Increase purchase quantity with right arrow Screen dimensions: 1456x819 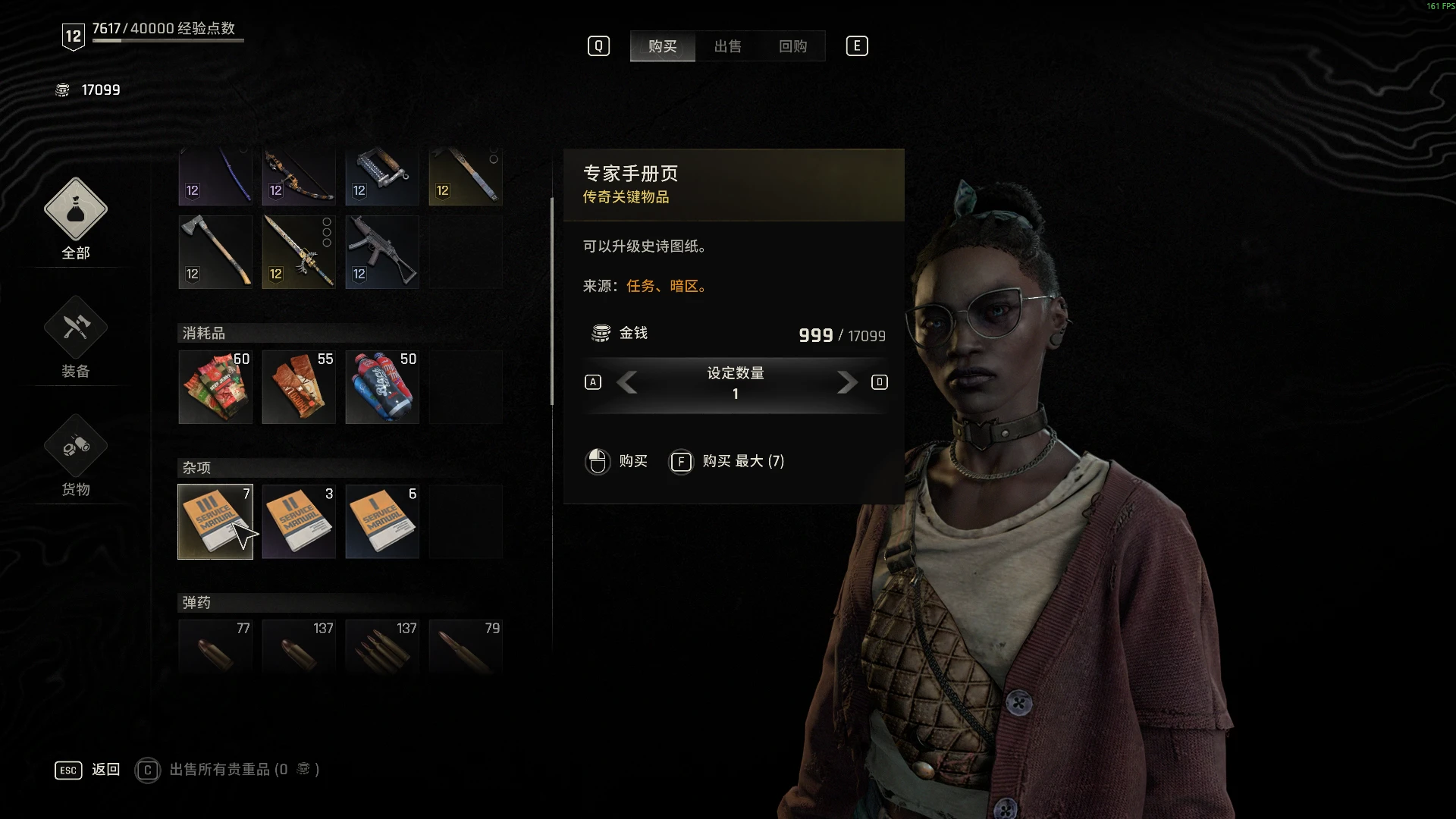(x=846, y=382)
